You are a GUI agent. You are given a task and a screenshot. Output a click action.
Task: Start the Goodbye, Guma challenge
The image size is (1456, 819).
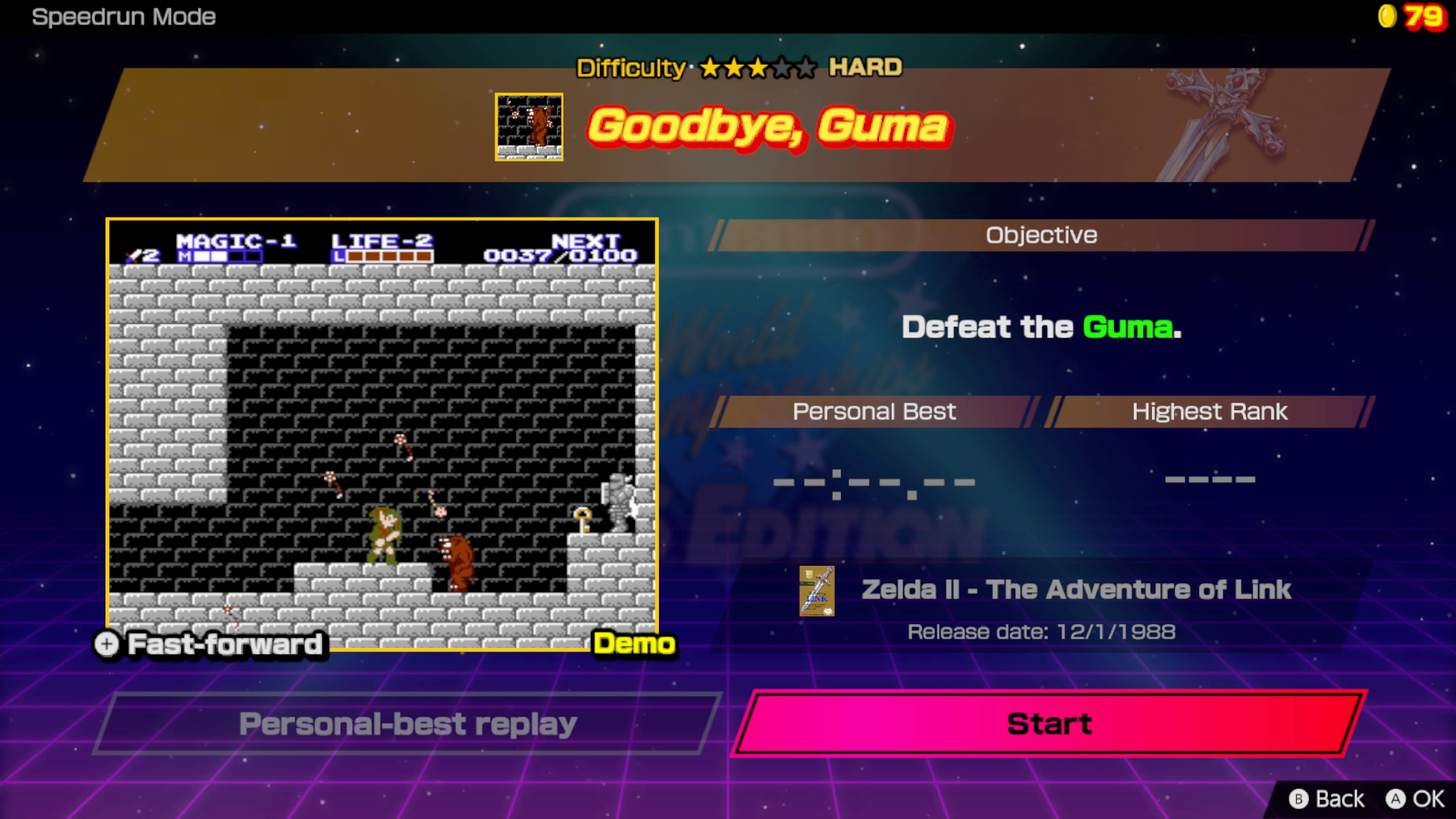1048,724
